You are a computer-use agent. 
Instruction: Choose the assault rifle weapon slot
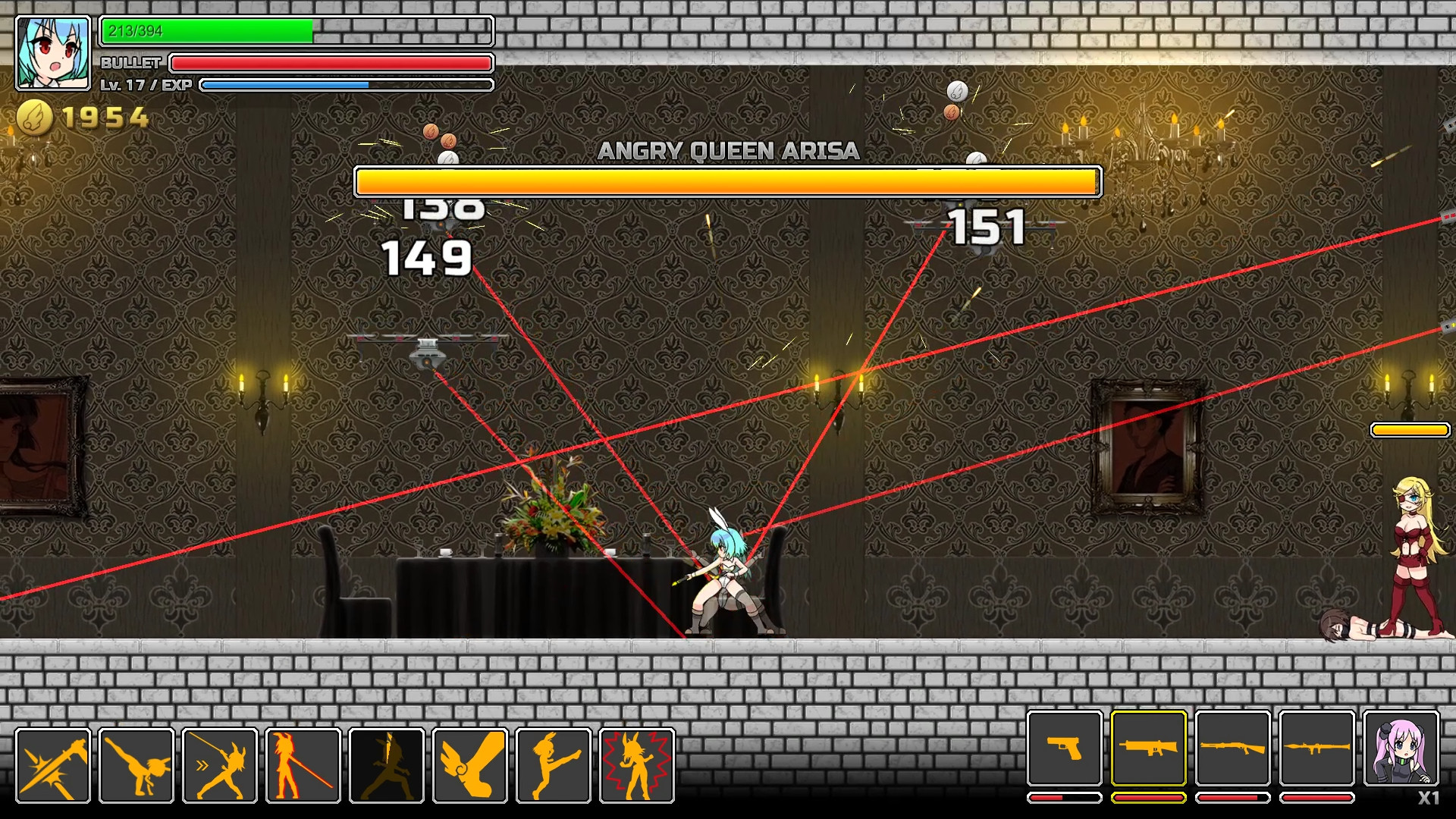[1149, 748]
